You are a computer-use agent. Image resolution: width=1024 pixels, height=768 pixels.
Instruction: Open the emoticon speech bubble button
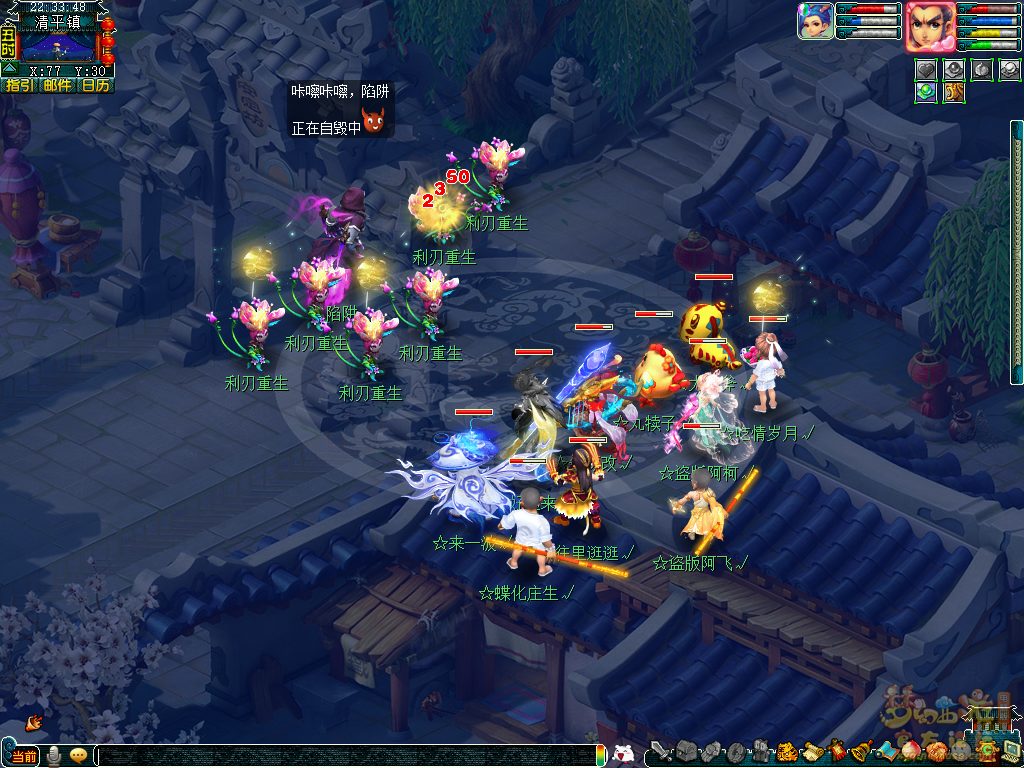coord(78,756)
